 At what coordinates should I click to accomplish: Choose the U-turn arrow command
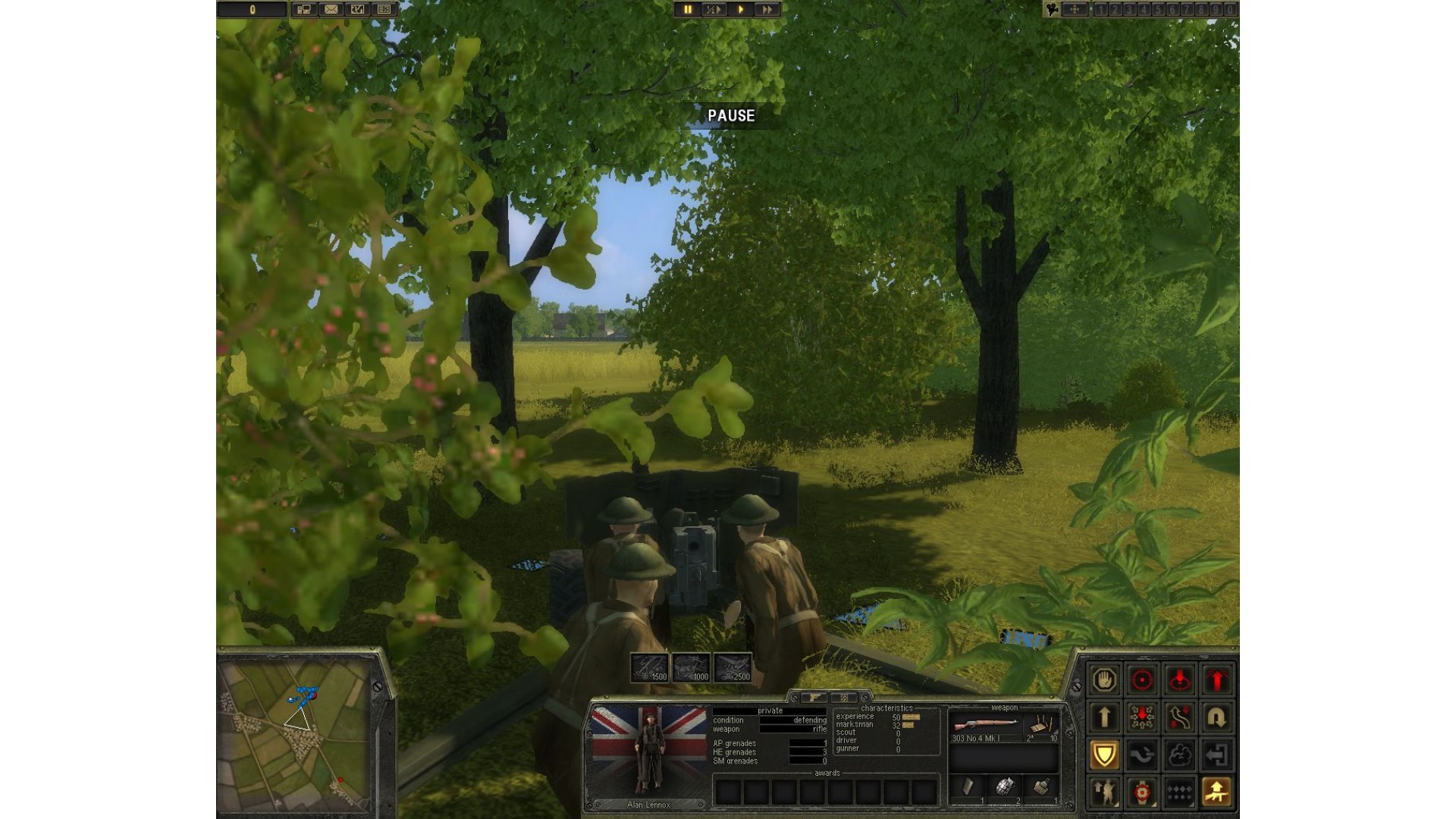point(1217,717)
